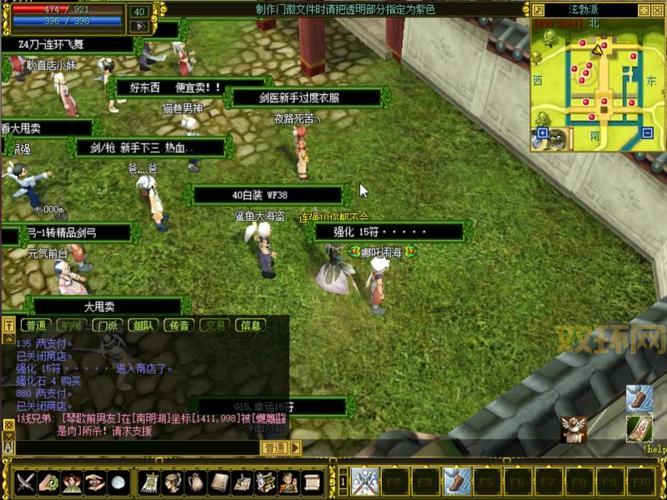Screen dimensions: 667x500
Task: Show the 传音 whisper tab
Action: coord(179,325)
